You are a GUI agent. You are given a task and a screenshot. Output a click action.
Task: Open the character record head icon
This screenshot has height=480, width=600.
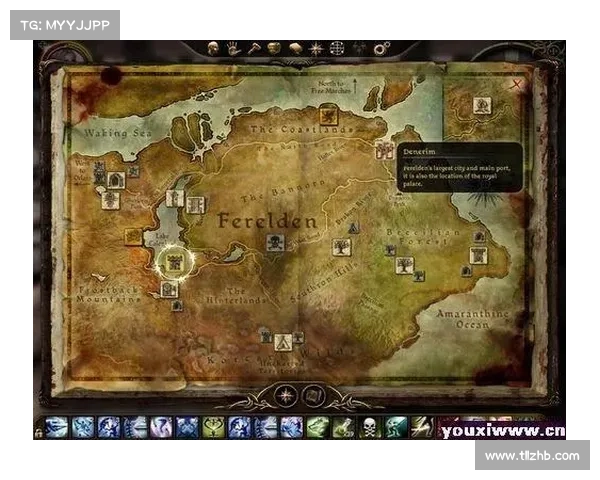point(212,47)
